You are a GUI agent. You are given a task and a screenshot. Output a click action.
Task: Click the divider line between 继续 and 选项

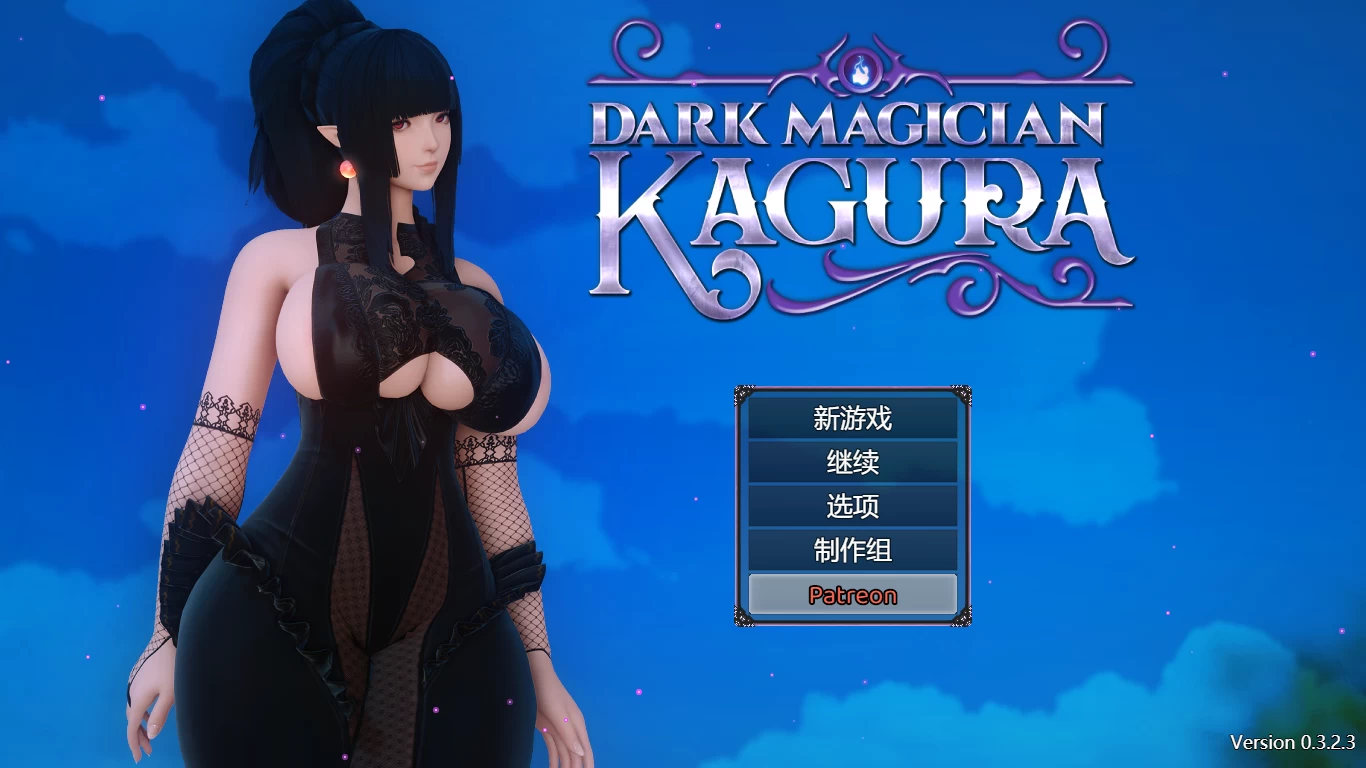pos(850,485)
